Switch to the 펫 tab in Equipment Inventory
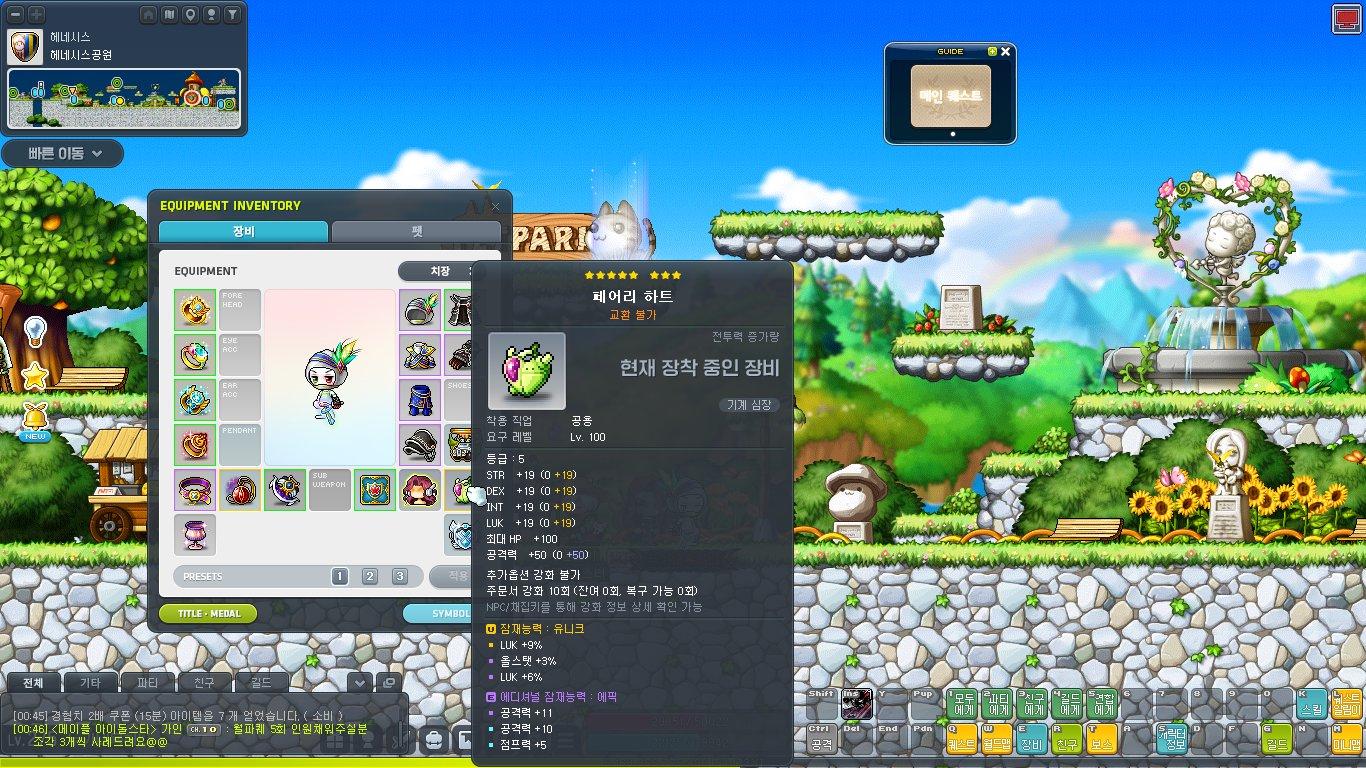Viewport: 1366px width, 768px height. (x=416, y=230)
